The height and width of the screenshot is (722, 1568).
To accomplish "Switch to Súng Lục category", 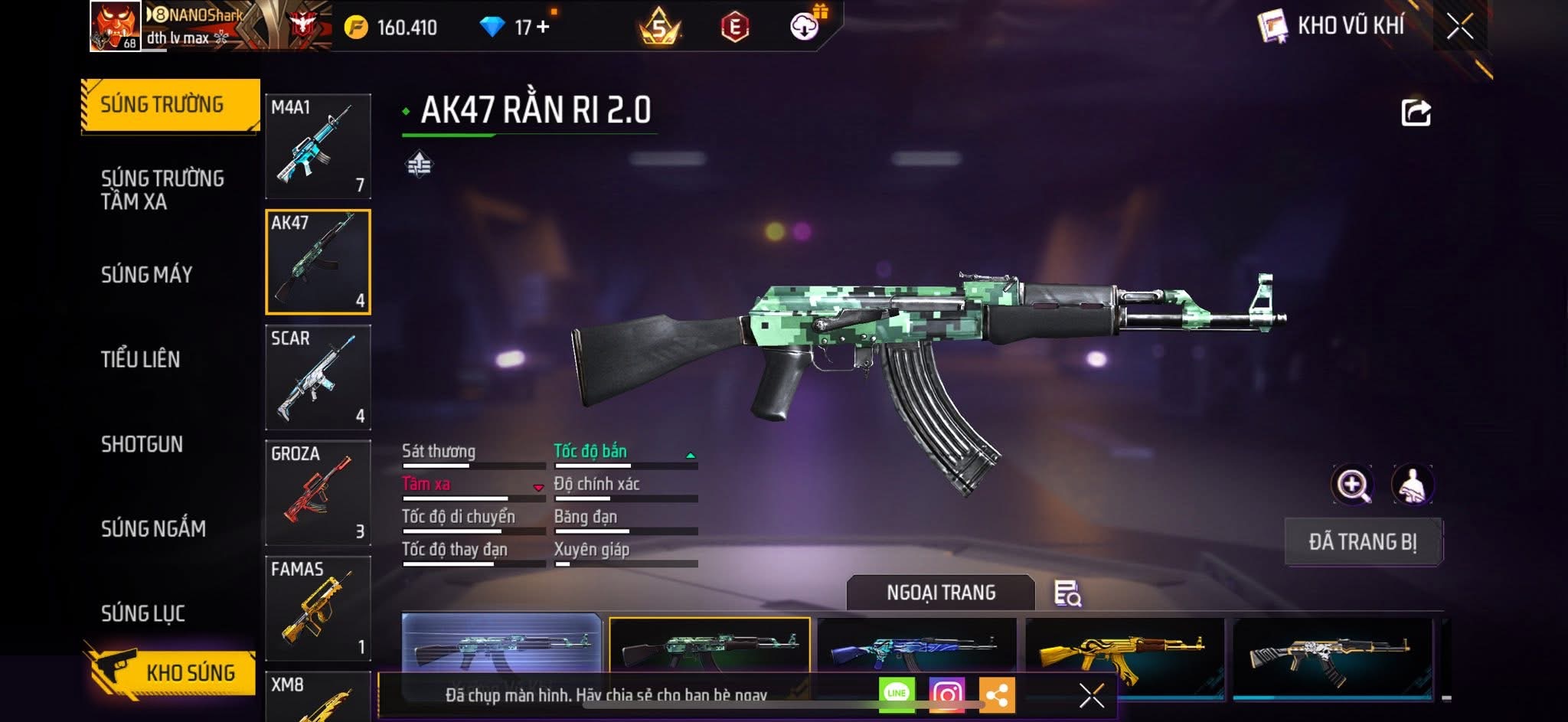I will point(143,613).
